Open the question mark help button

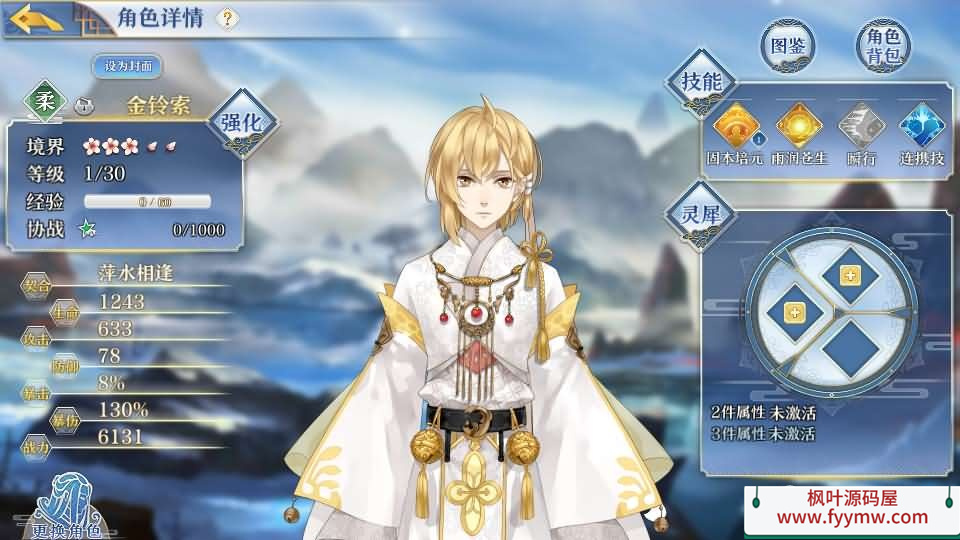pos(228,18)
